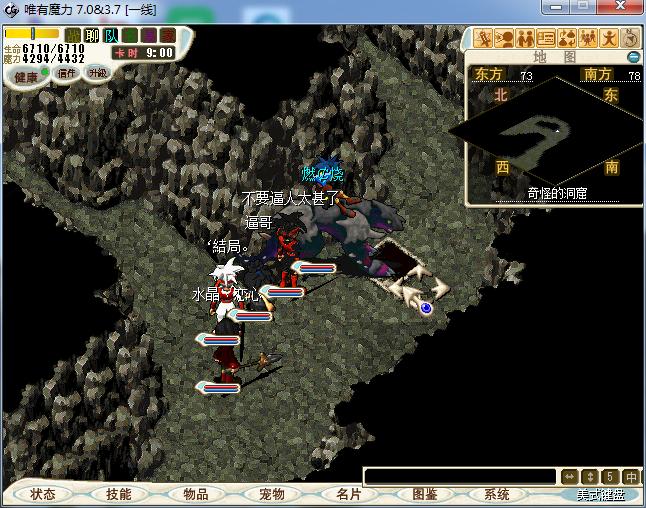Open the 状态 status menu

(43, 494)
